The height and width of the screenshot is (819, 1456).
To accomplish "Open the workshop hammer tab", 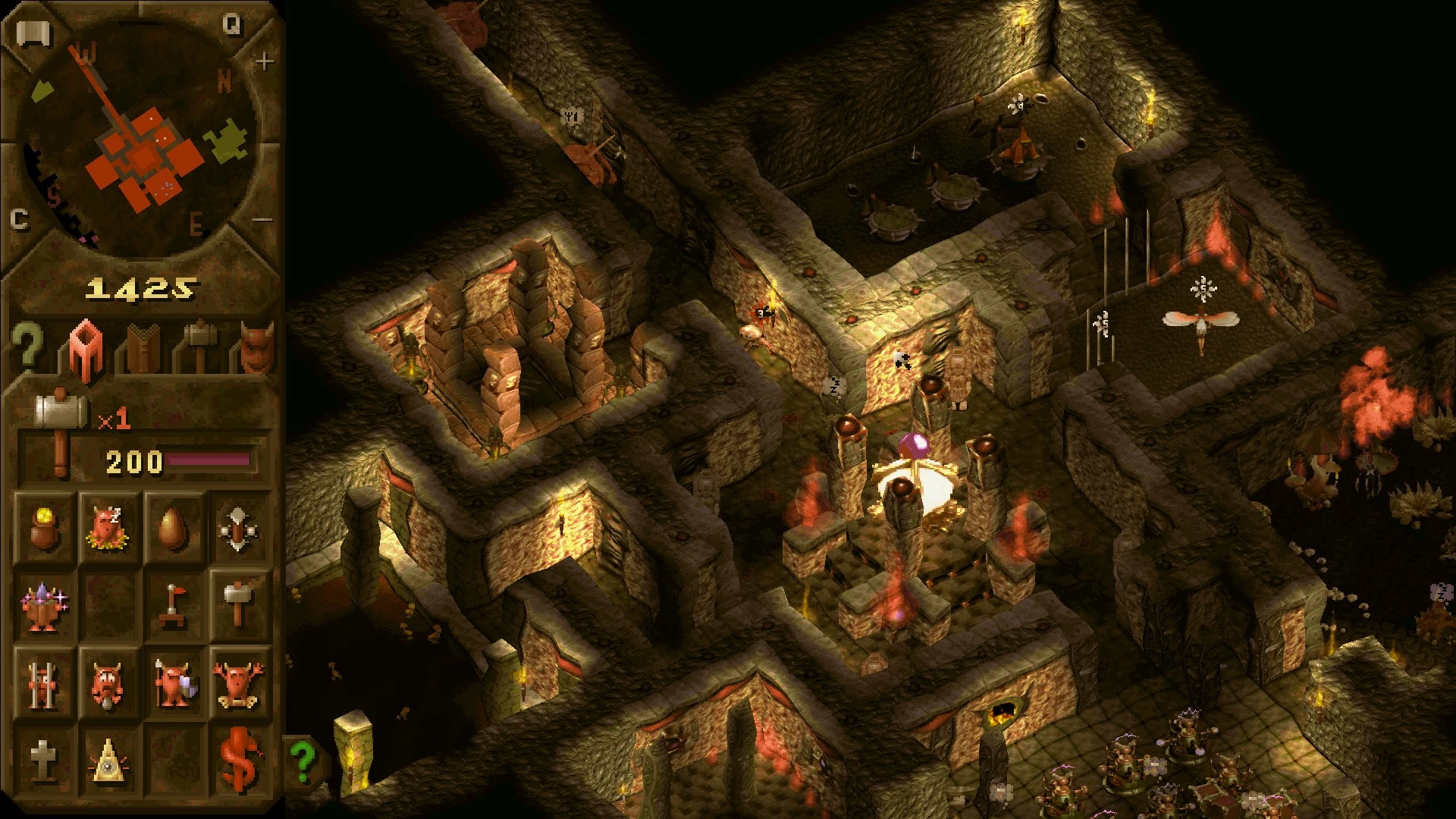I will click(200, 347).
